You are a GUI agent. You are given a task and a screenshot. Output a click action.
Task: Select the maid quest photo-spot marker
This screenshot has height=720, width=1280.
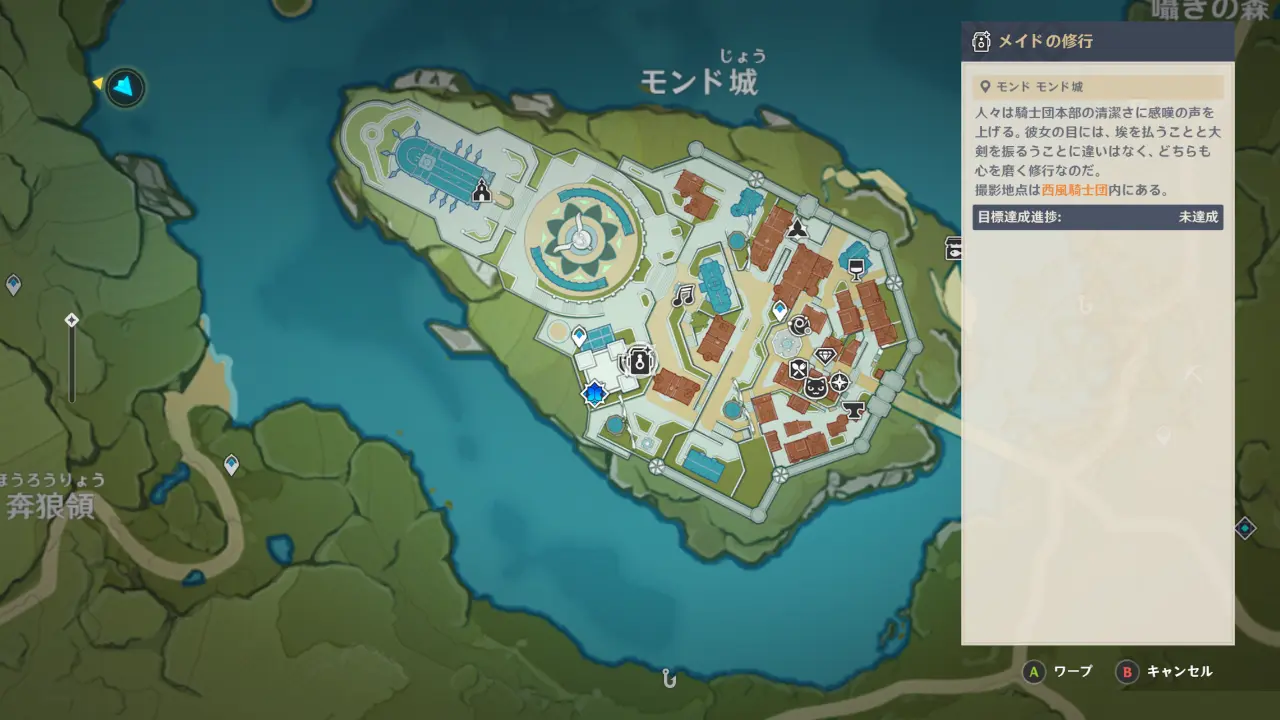[638, 360]
